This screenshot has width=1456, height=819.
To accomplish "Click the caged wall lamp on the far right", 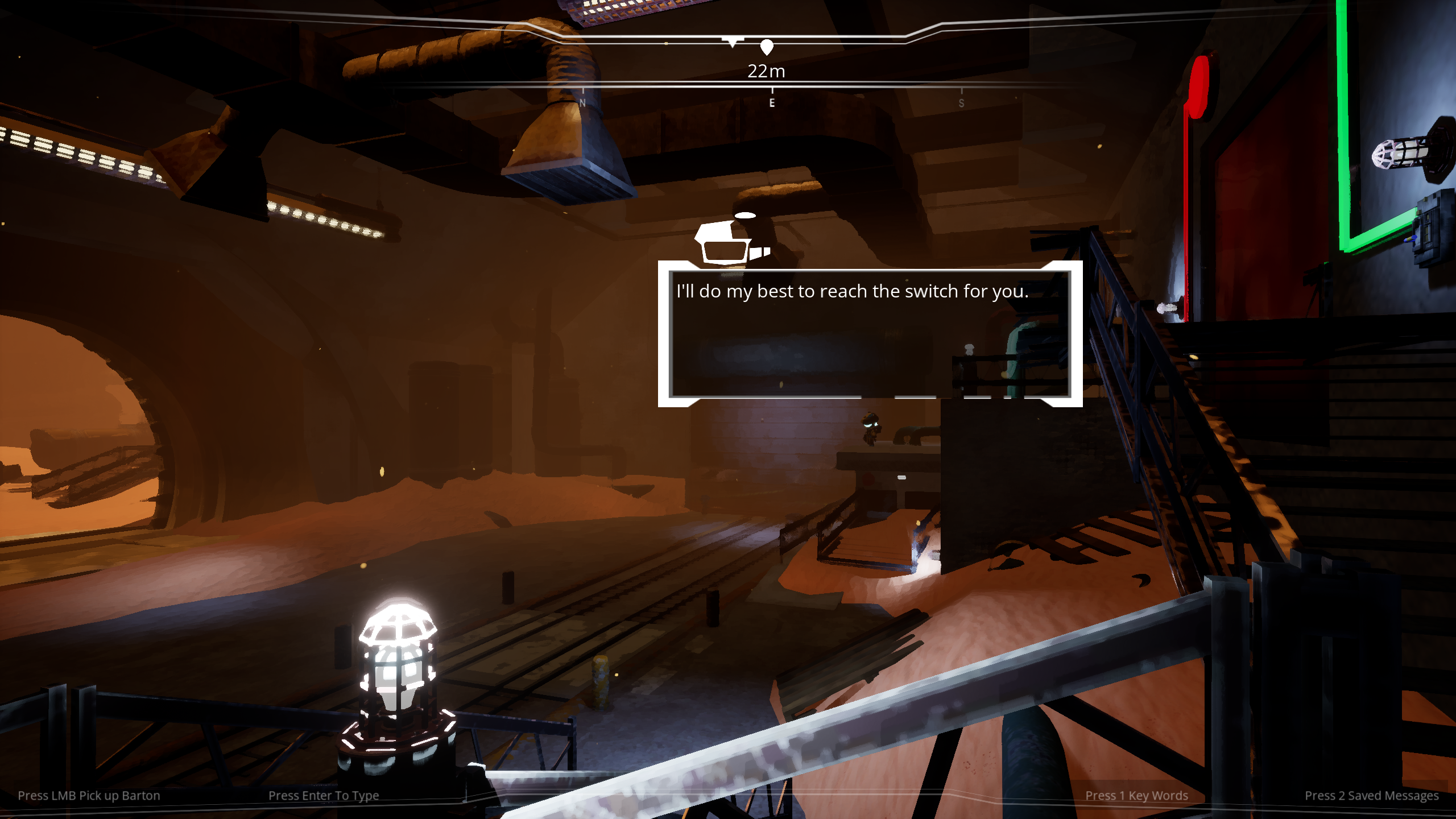I will point(1402,154).
